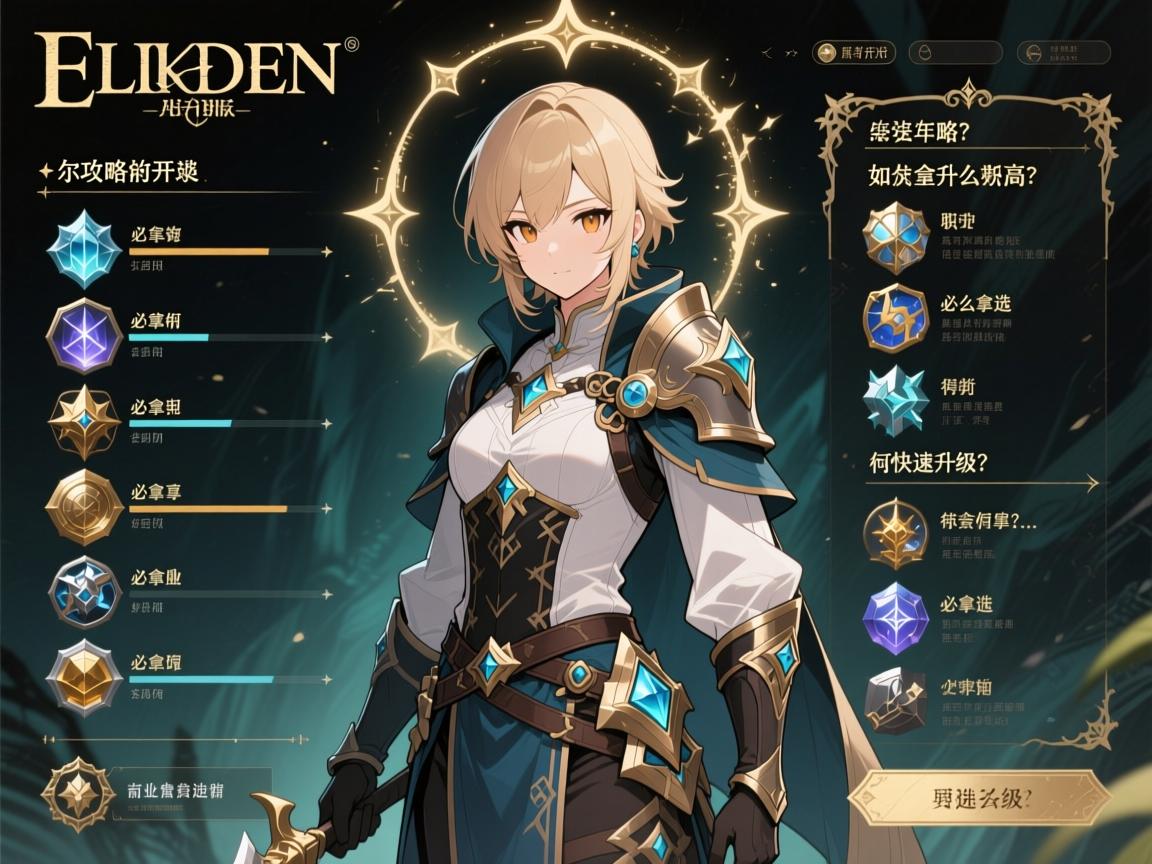Select the pale cyan ice crystal icon
The width and height of the screenshot is (1152, 864).
tap(895, 399)
